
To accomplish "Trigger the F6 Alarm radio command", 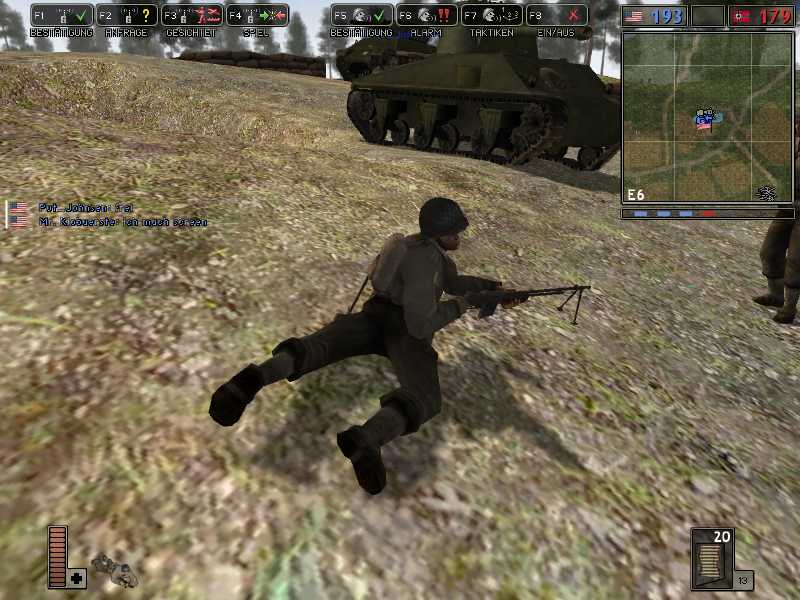I will point(426,16).
